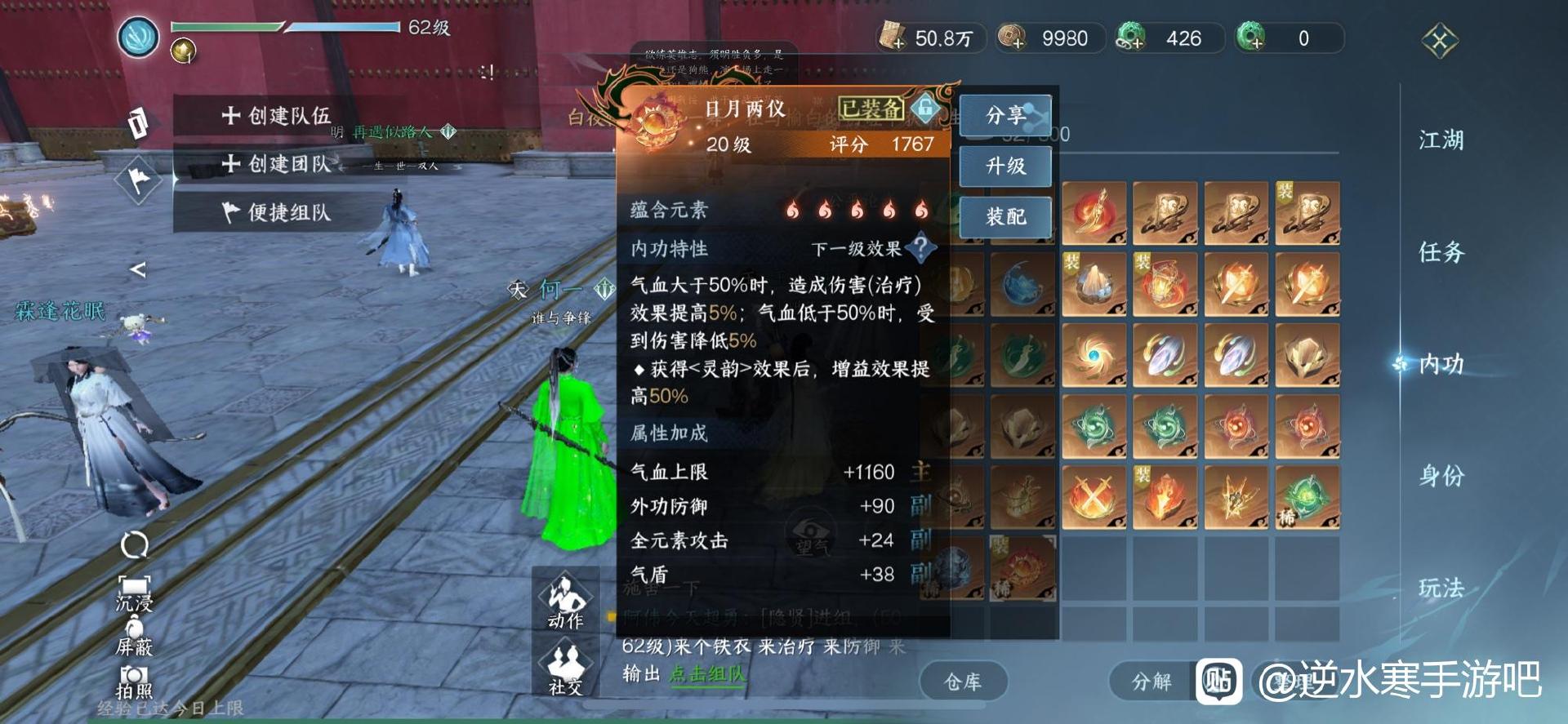The image size is (1568, 724).
Task: Toggle the lock on the 日月两仪 internal skill
Action: (x=924, y=109)
